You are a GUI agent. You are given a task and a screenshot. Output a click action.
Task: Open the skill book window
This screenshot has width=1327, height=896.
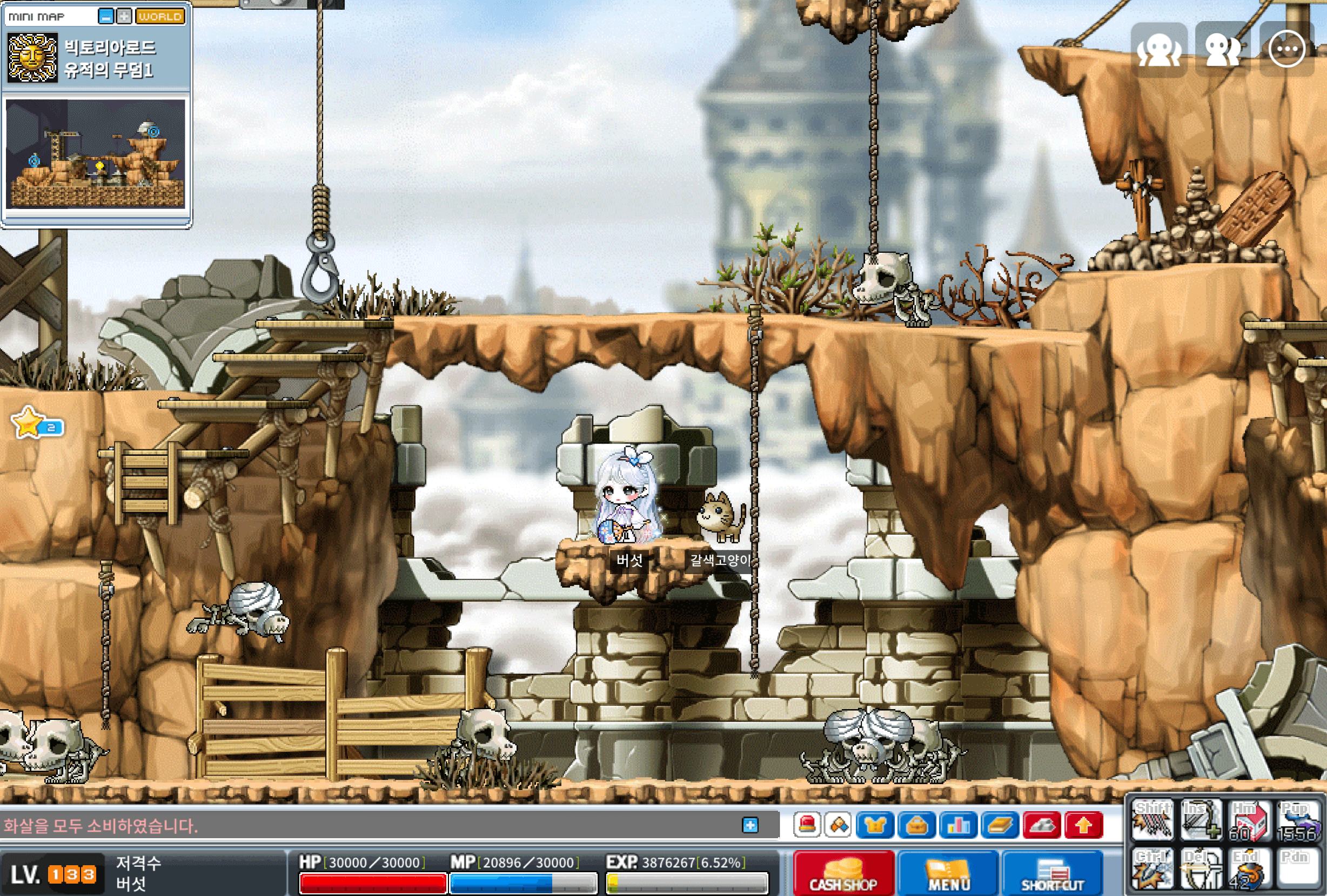(1000, 825)
